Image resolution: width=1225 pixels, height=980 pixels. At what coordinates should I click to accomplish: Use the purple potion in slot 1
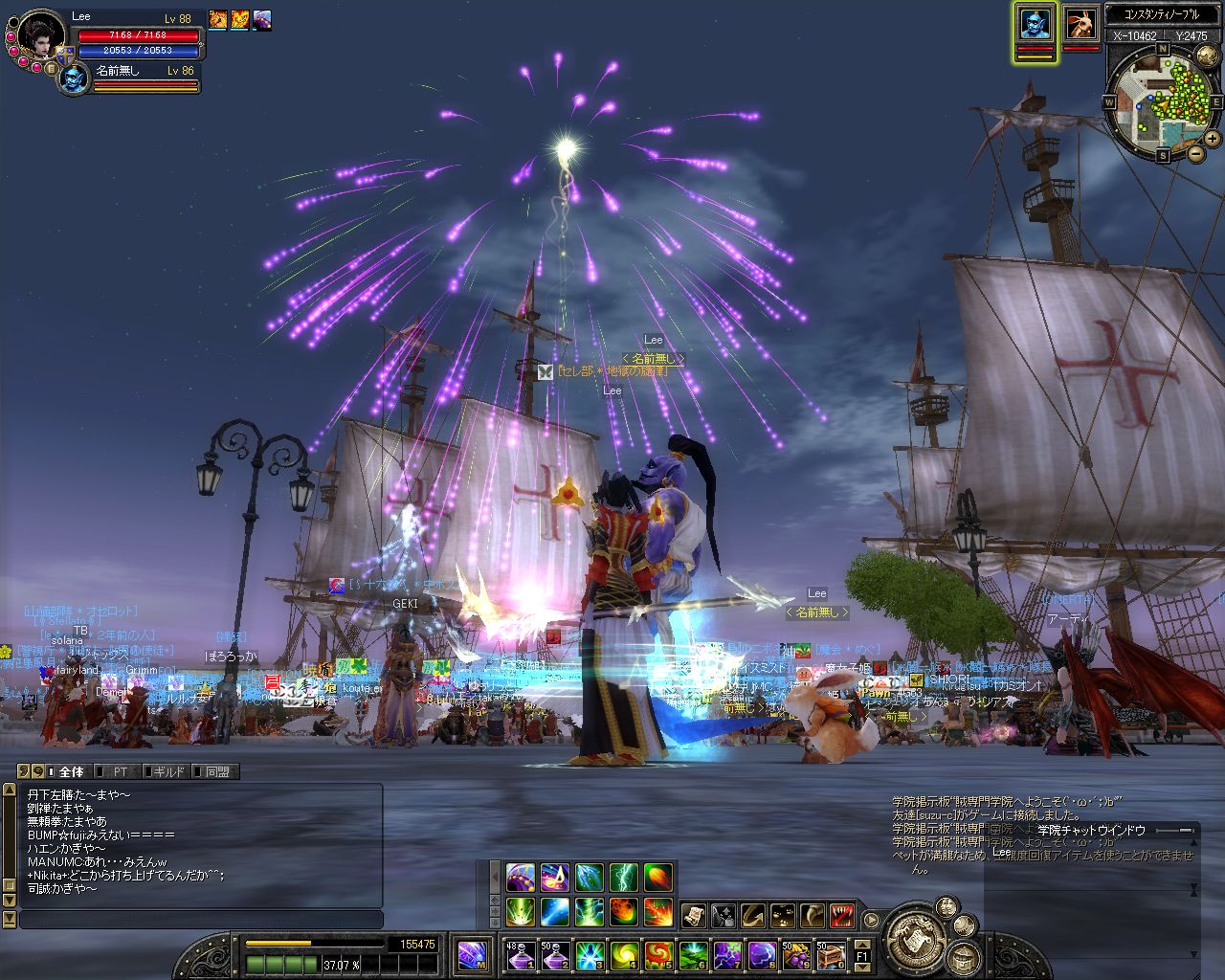pos(520,954)
